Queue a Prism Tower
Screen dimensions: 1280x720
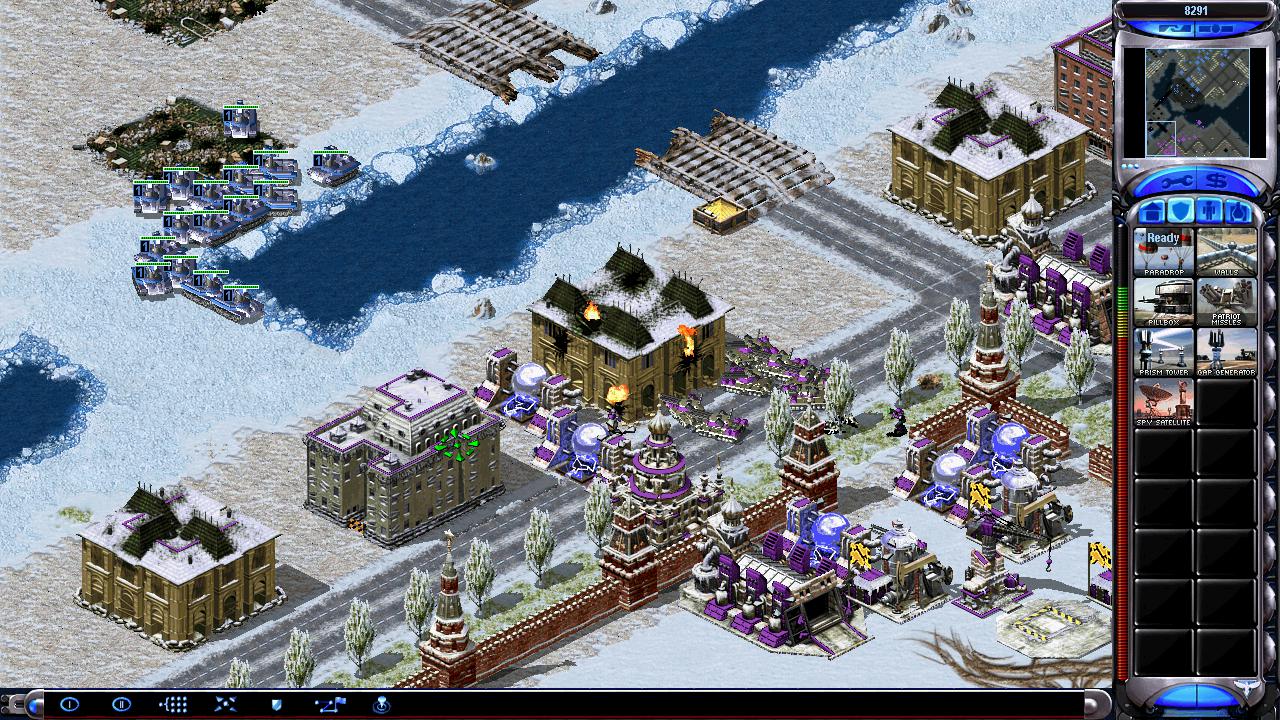tap(1163, 352)
